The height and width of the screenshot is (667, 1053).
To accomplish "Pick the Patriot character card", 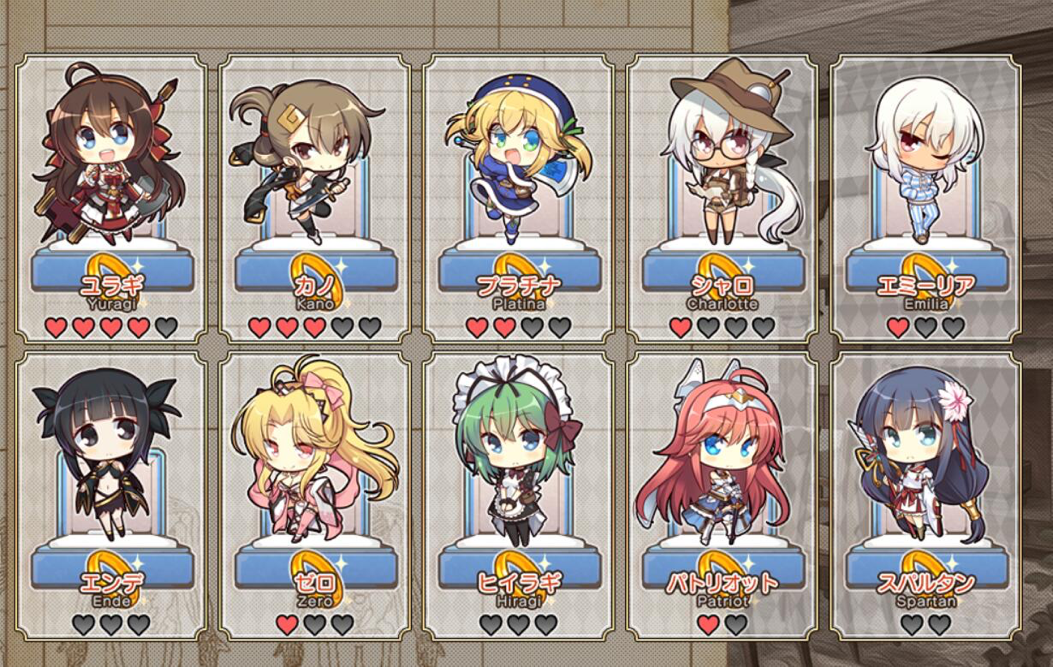I will [x=722, y=495].
